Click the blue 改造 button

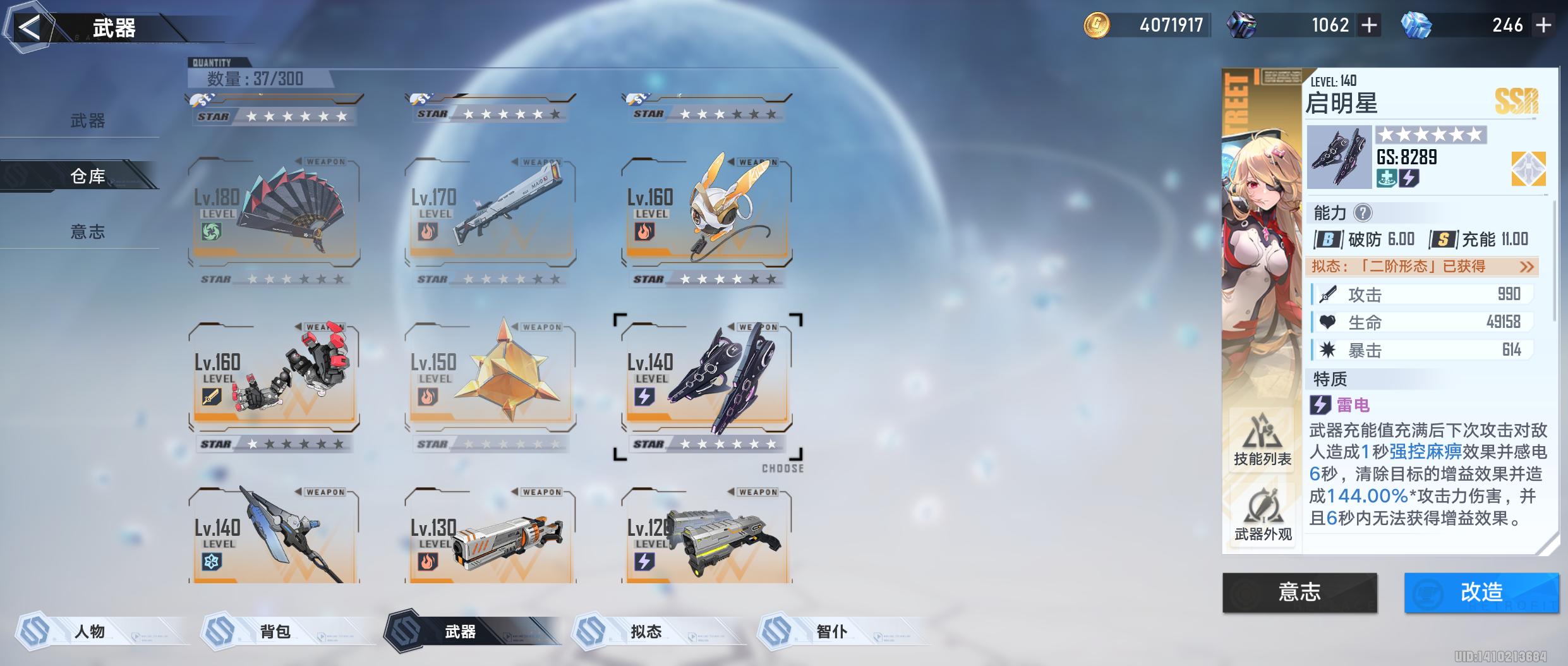(x=1481, y=592)
